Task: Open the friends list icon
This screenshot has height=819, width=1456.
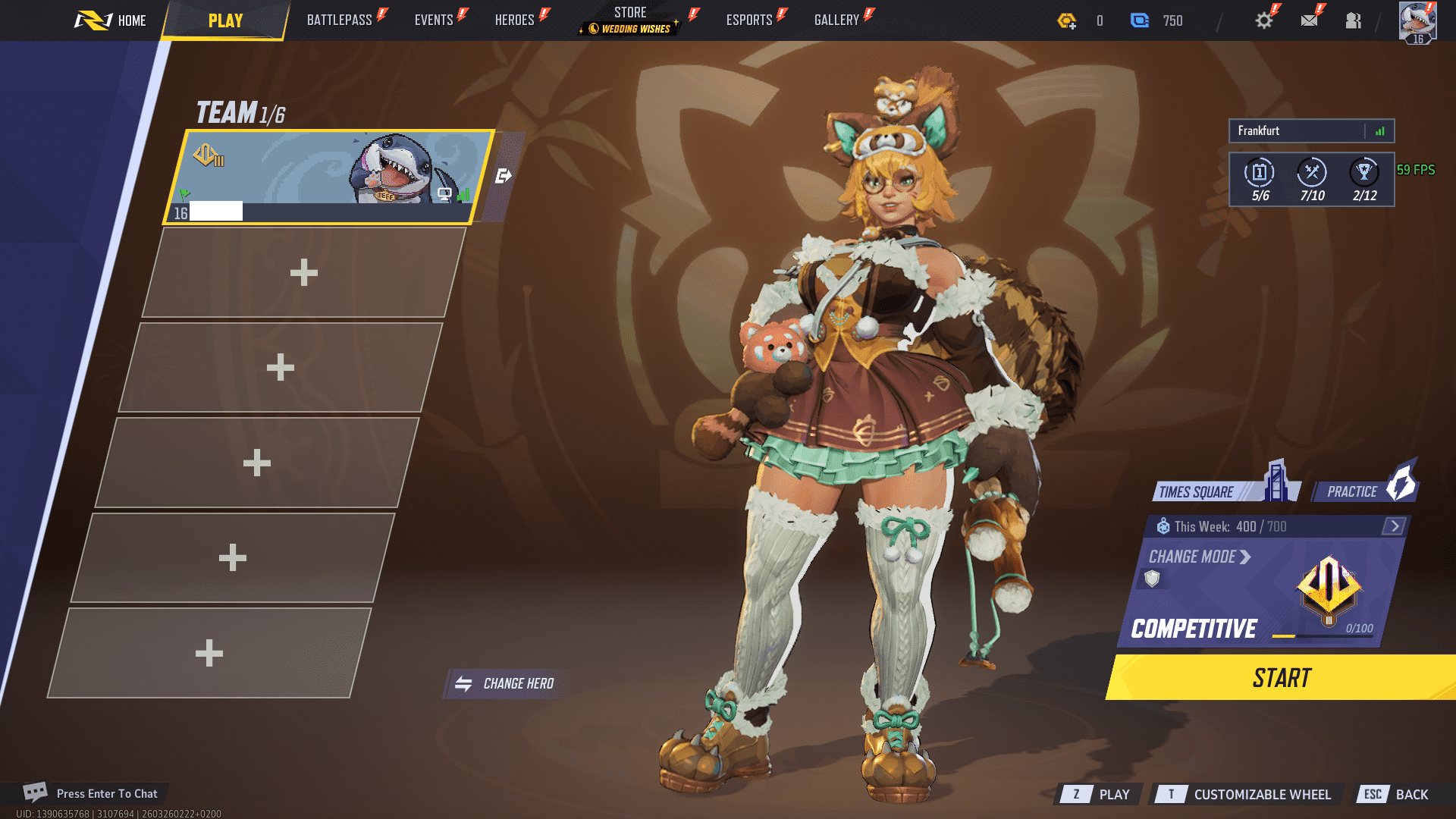Action: pyautogui.click(x=1353, y=20)
